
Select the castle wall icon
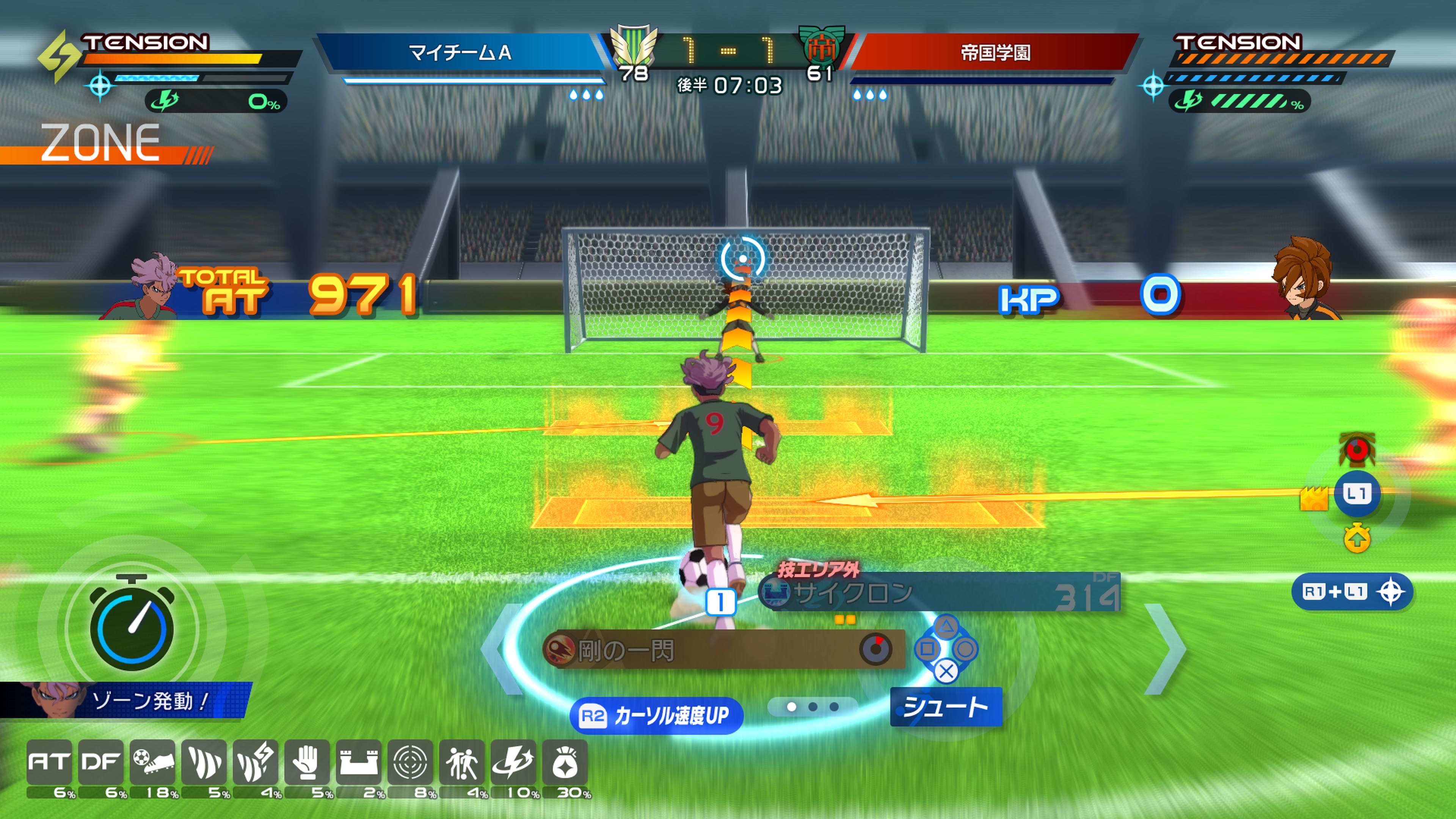358,763
